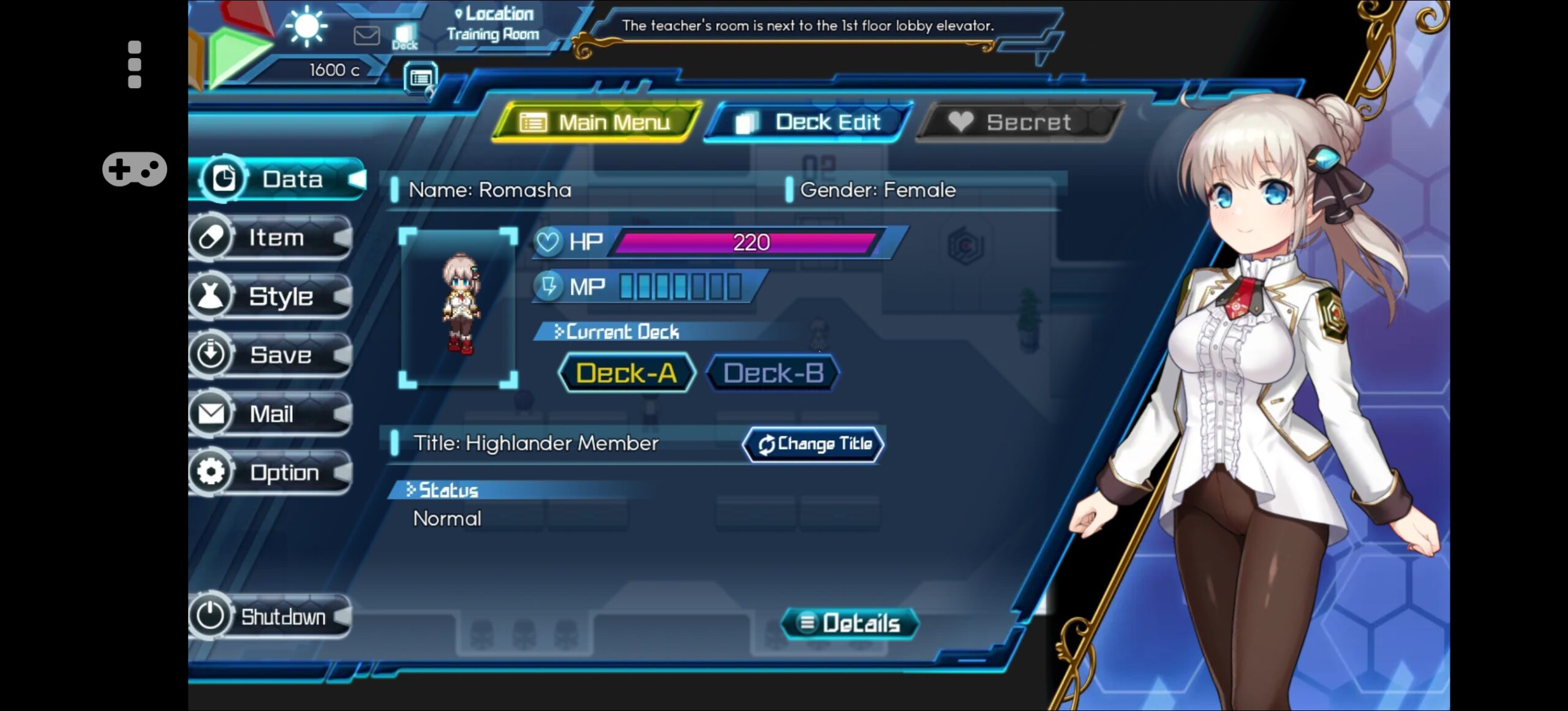Open the Save menu
Screen dimensions: 1568x711
click(272, 355)
